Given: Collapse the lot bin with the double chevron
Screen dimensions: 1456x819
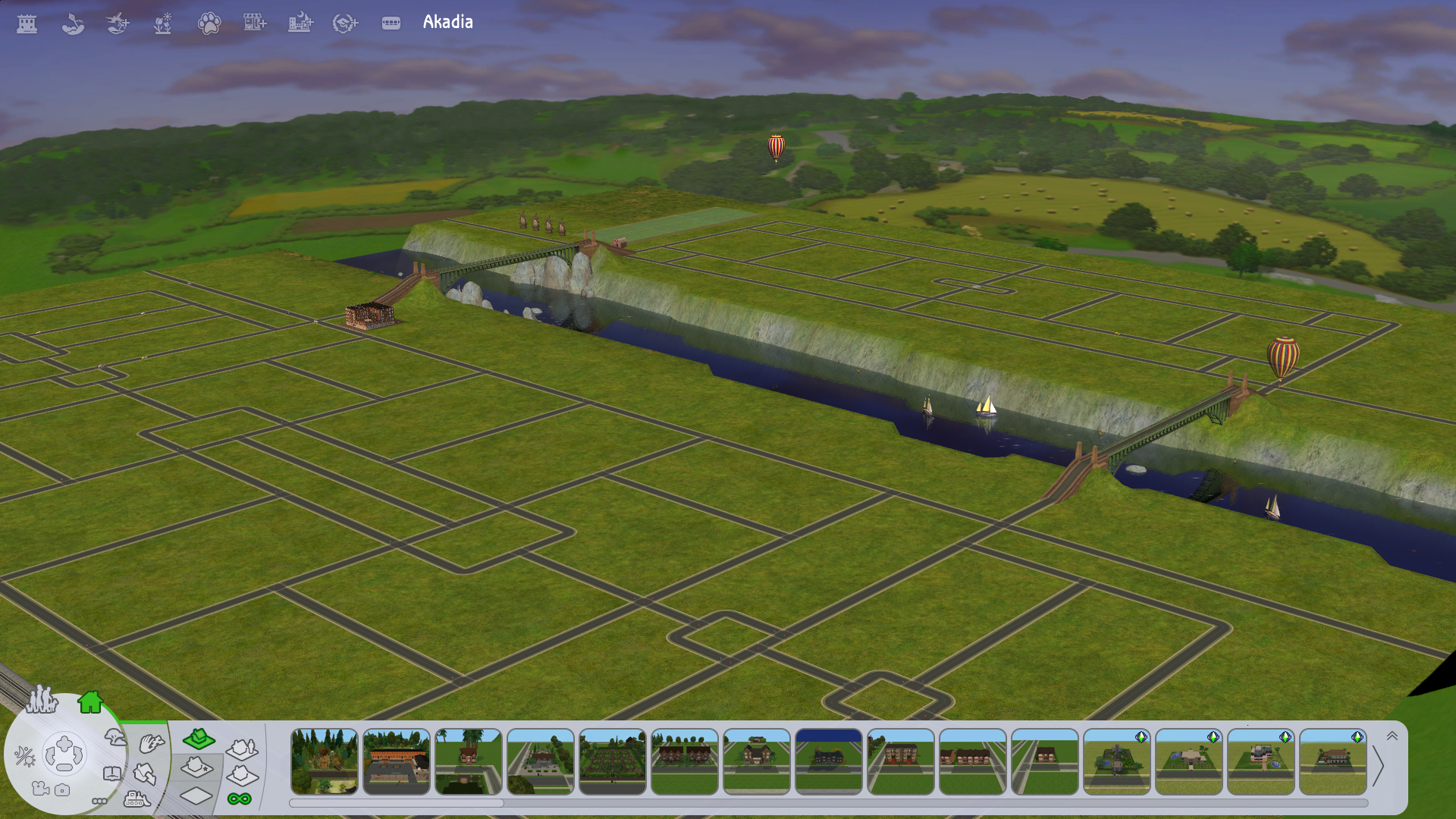Looking at the screenshot, I should coord(1392,736).
